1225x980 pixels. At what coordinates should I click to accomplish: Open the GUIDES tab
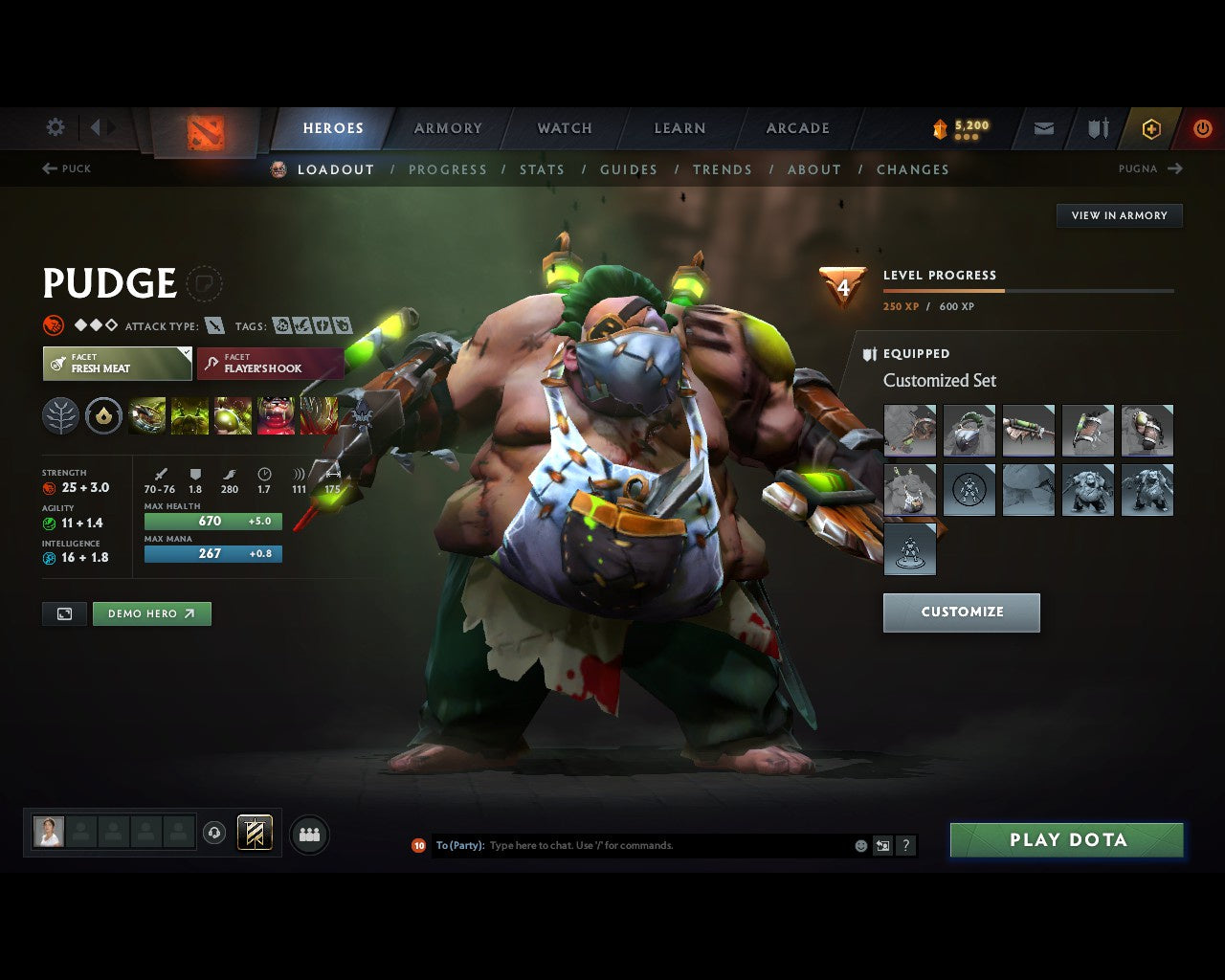pos(628,169)
